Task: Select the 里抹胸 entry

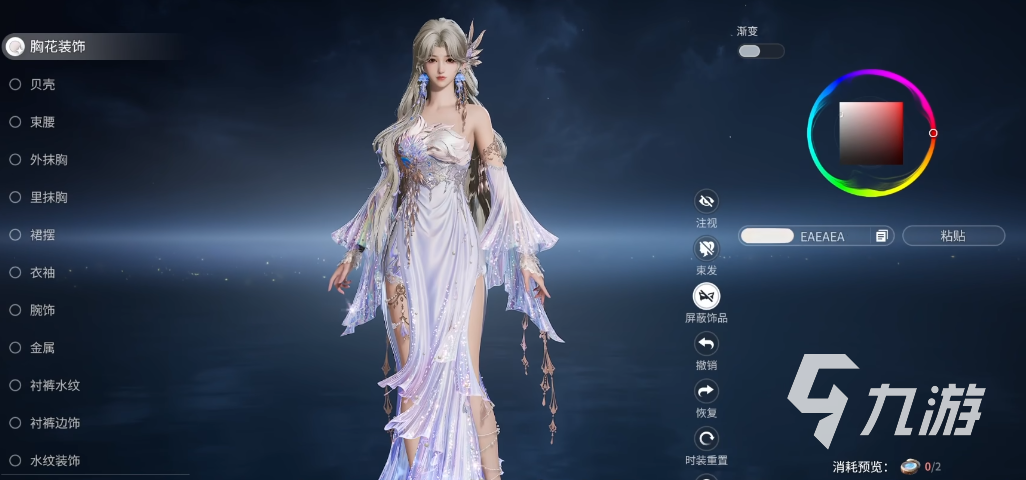Action: point(48,197)
